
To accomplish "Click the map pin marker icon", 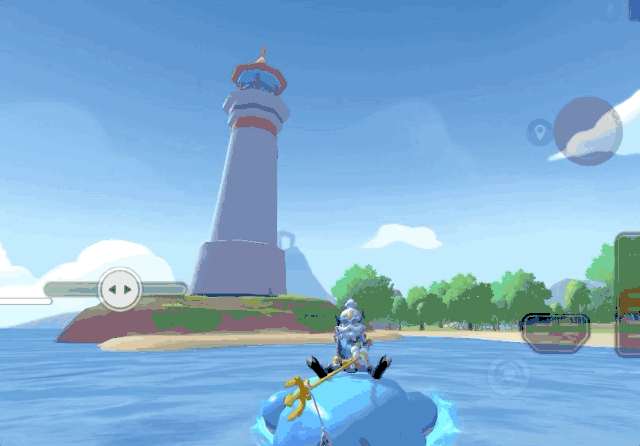I will tap(540, 131).
